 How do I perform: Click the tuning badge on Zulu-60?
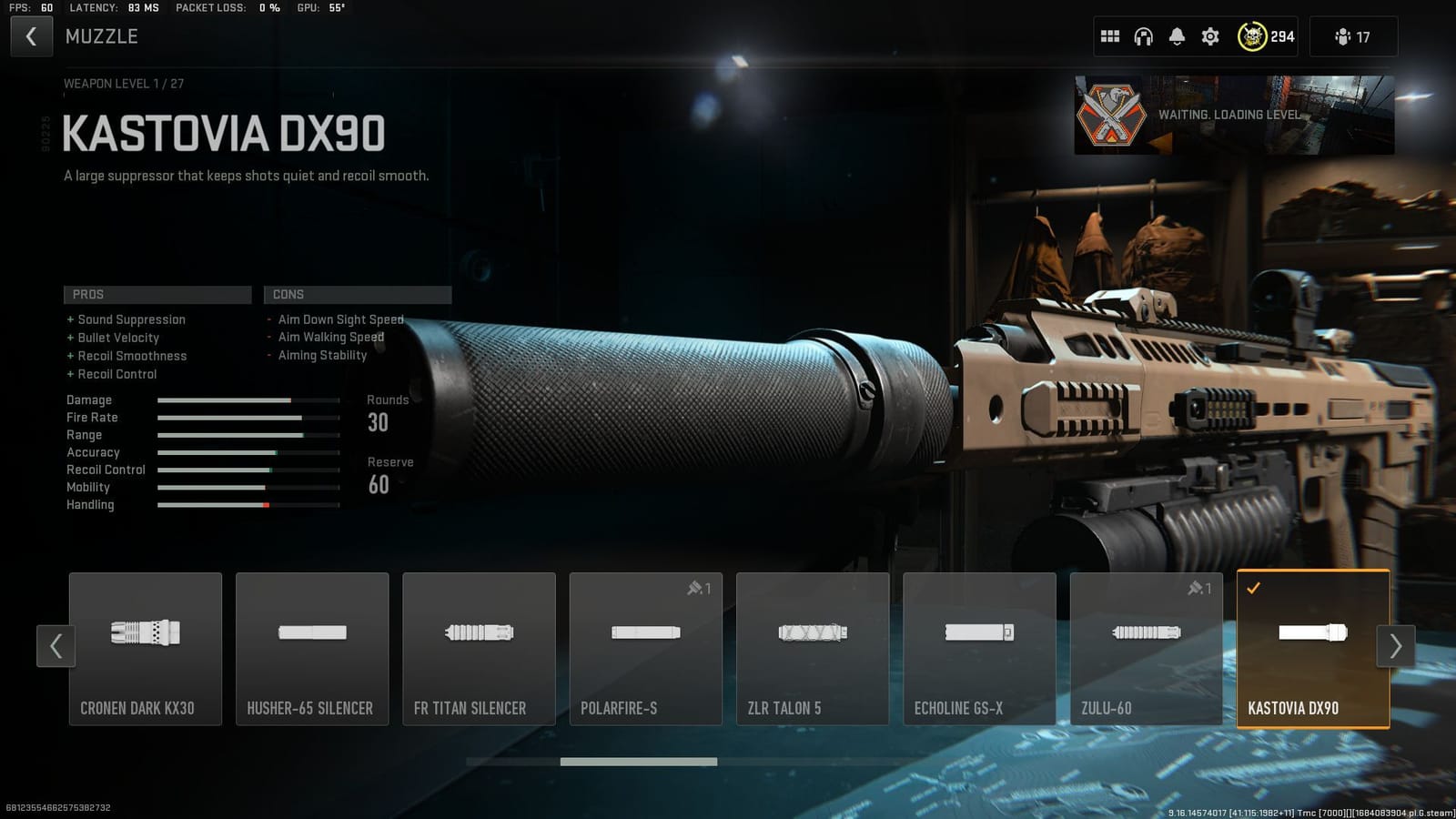coord(1201,588)
